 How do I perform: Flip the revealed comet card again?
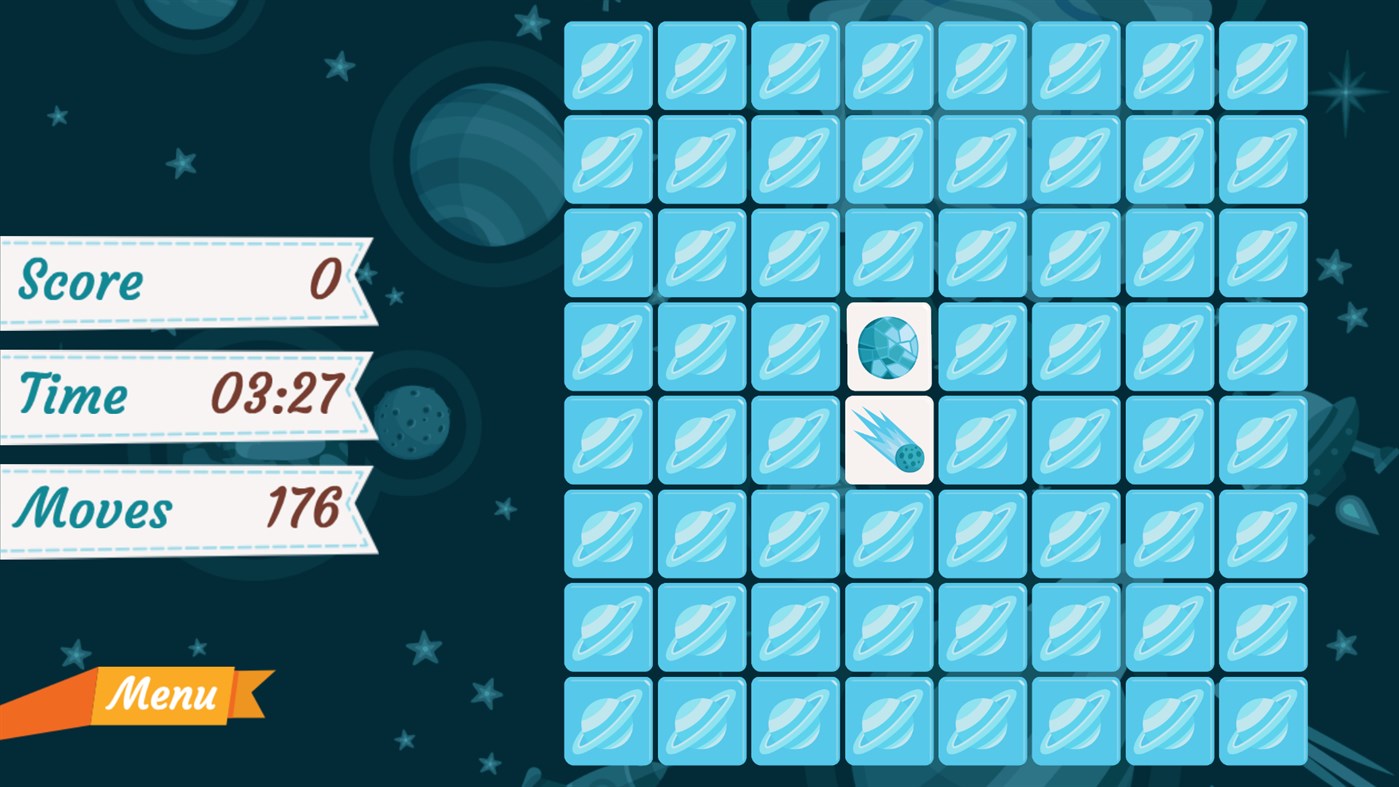coord(888,441)
